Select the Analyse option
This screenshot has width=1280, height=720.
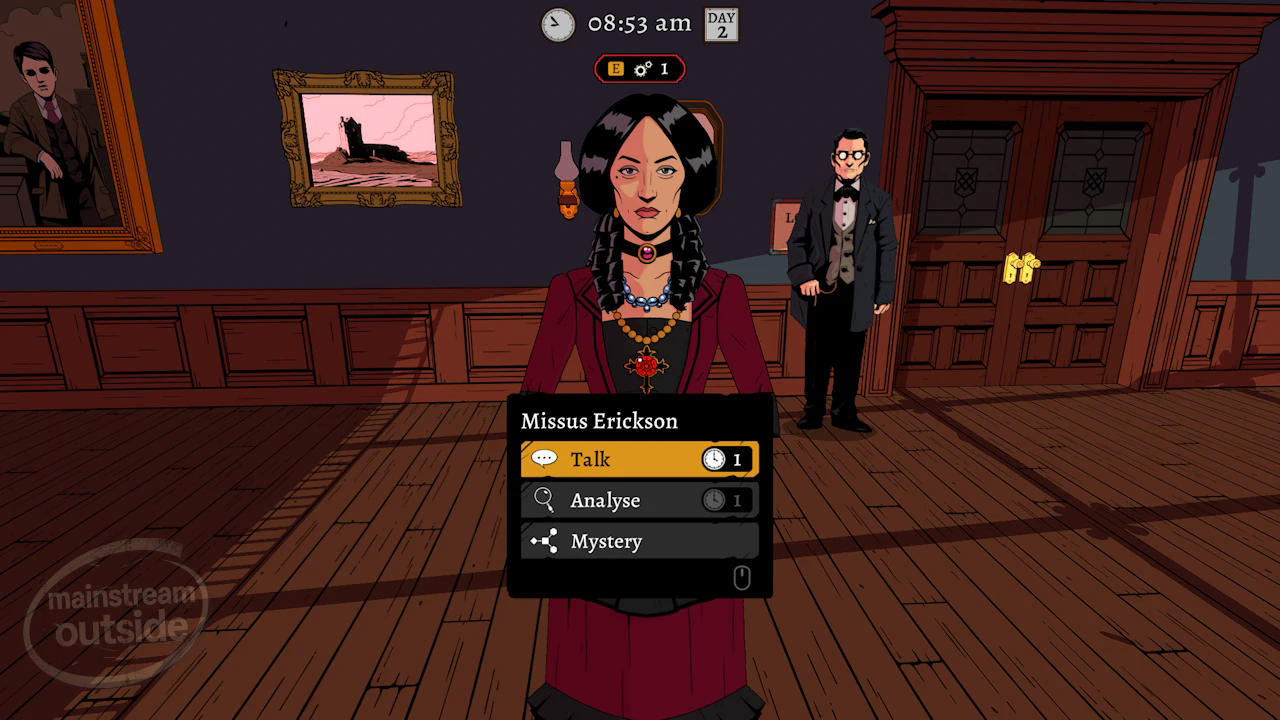point(638,500)
